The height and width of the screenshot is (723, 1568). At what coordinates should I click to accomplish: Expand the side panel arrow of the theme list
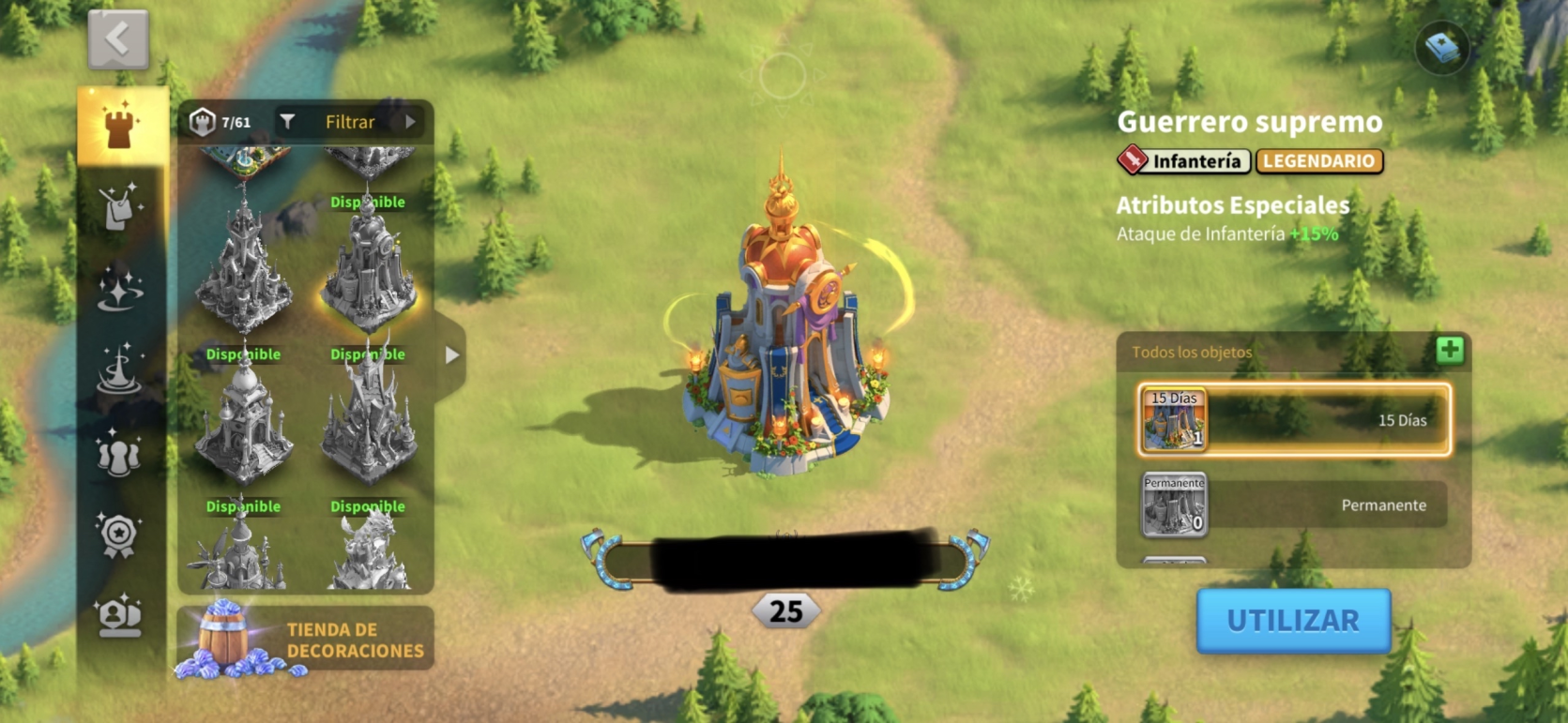(451, 355)
